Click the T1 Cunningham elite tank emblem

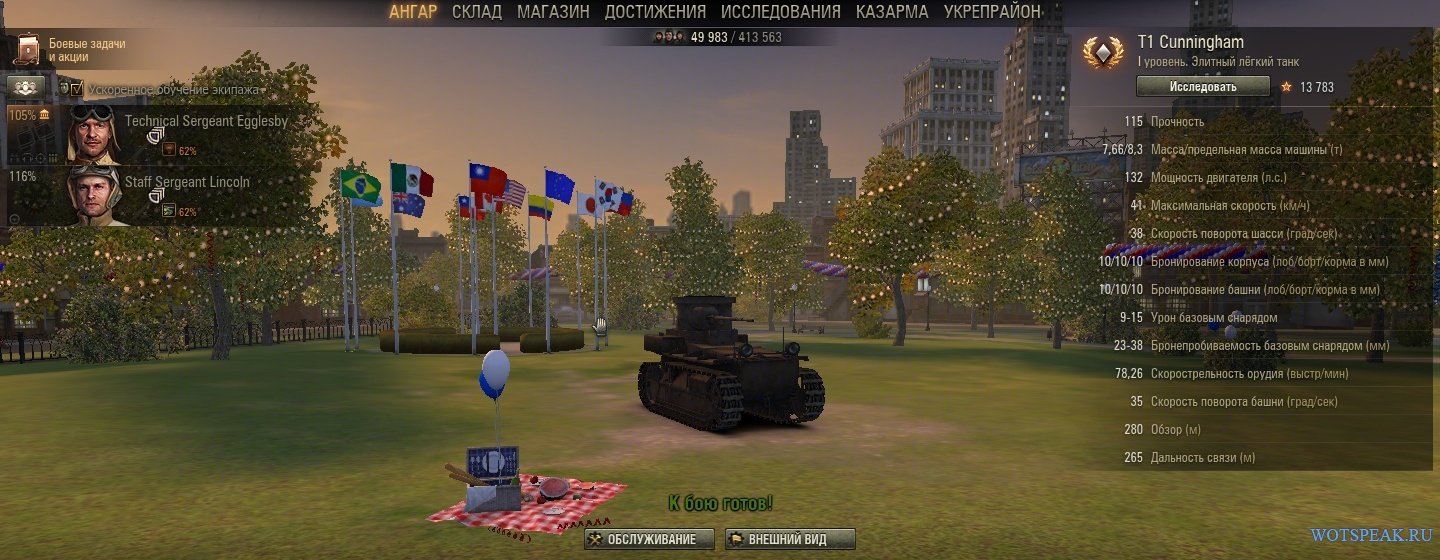(1103, 52)
